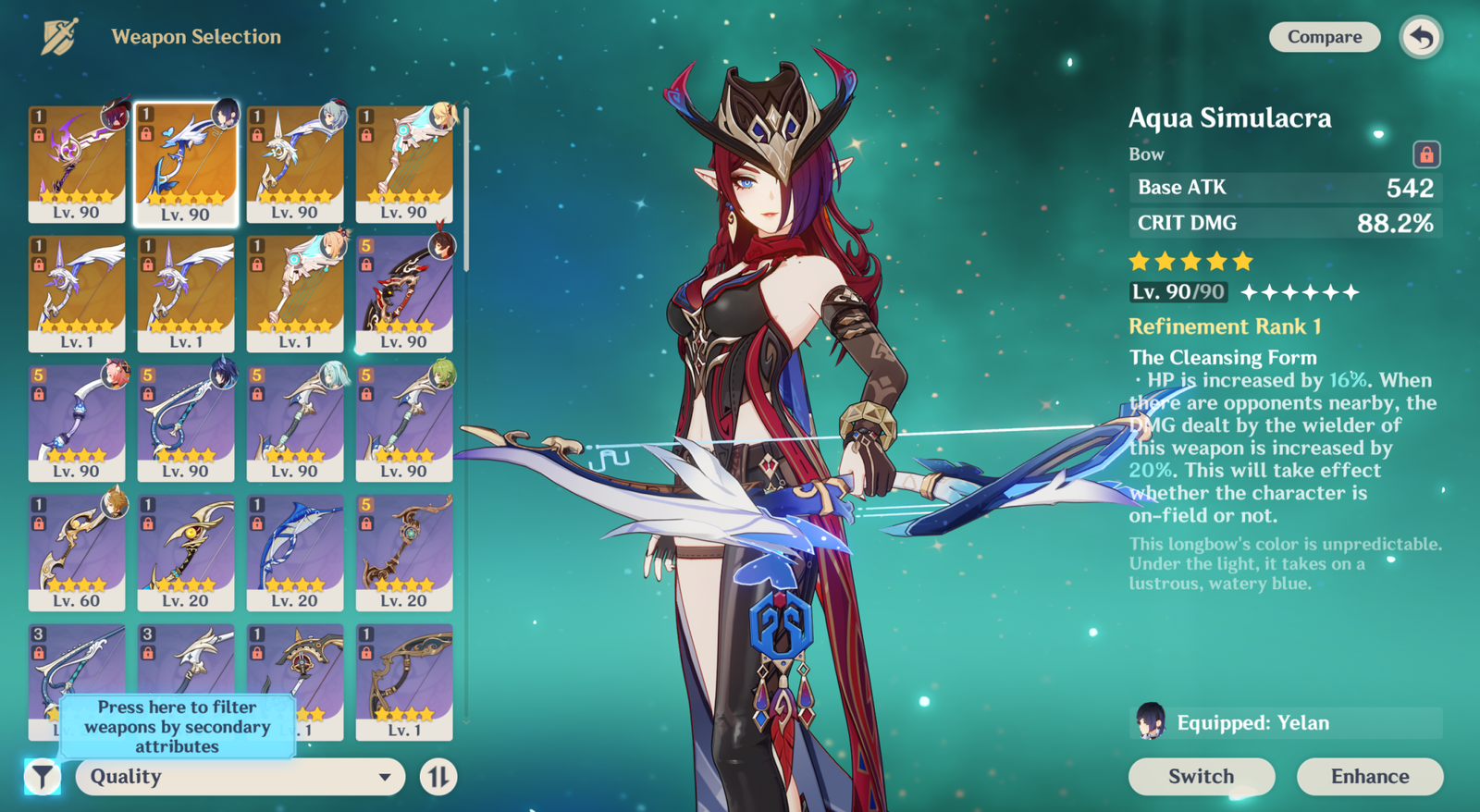
Task: Click the Switch weapon button
Action: [1201, 776]
